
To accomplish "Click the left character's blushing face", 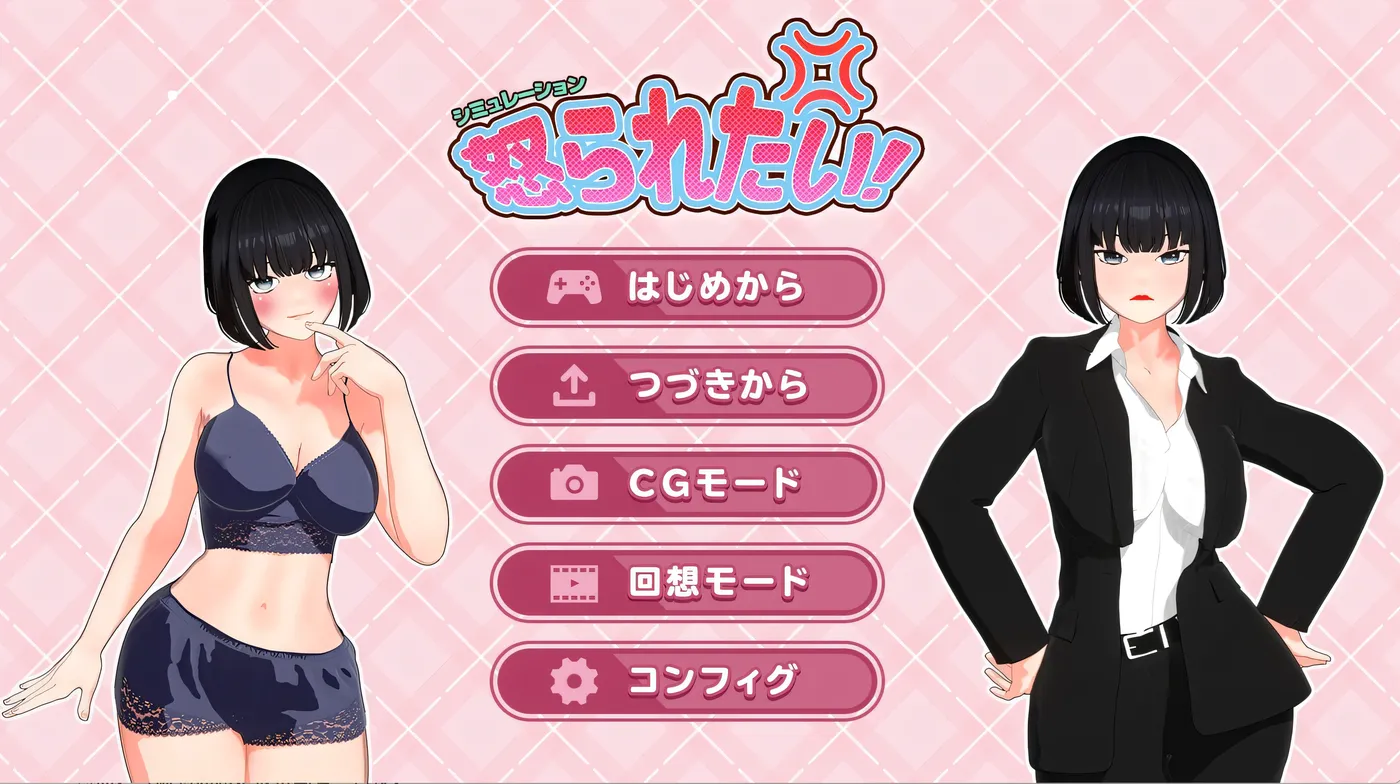I will 290,290.
